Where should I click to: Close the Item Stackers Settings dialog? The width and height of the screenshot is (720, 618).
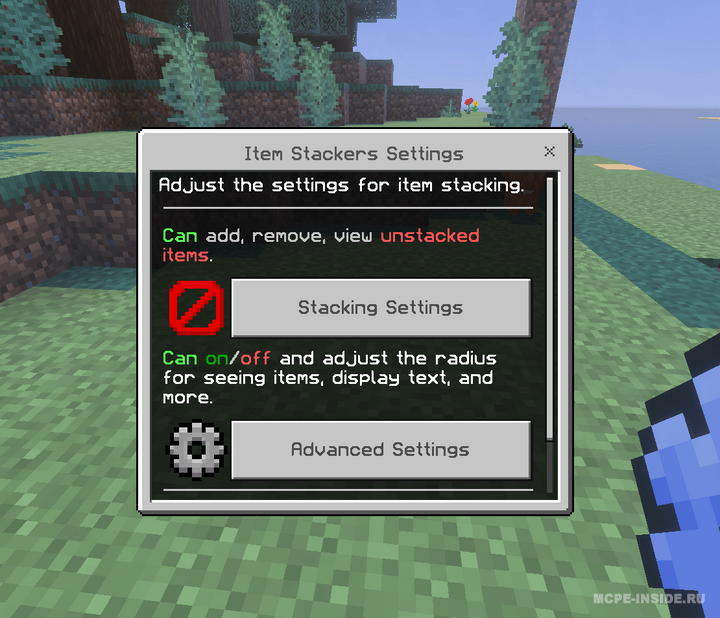pos(549,152)
